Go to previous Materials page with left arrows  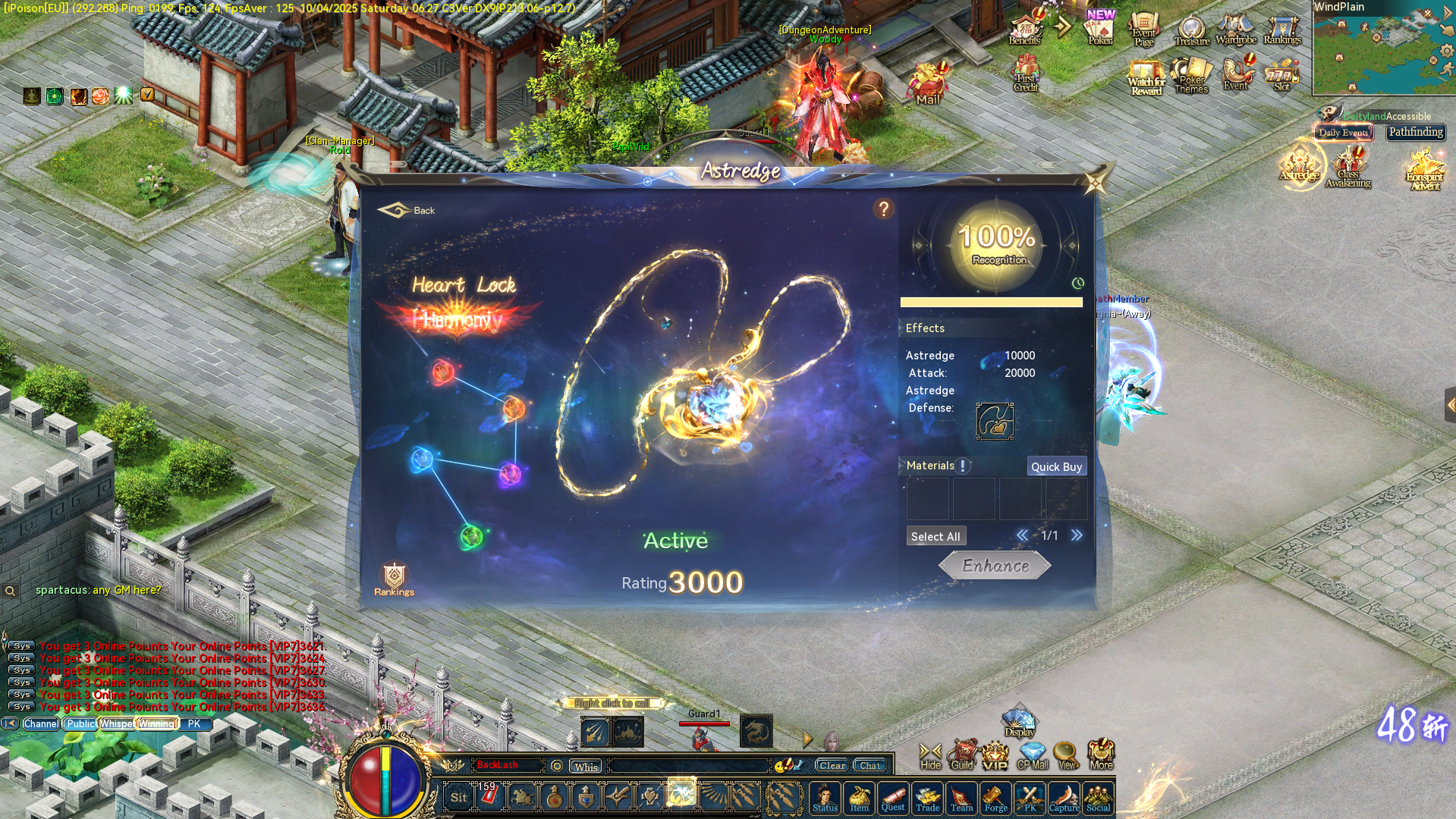1022,535
